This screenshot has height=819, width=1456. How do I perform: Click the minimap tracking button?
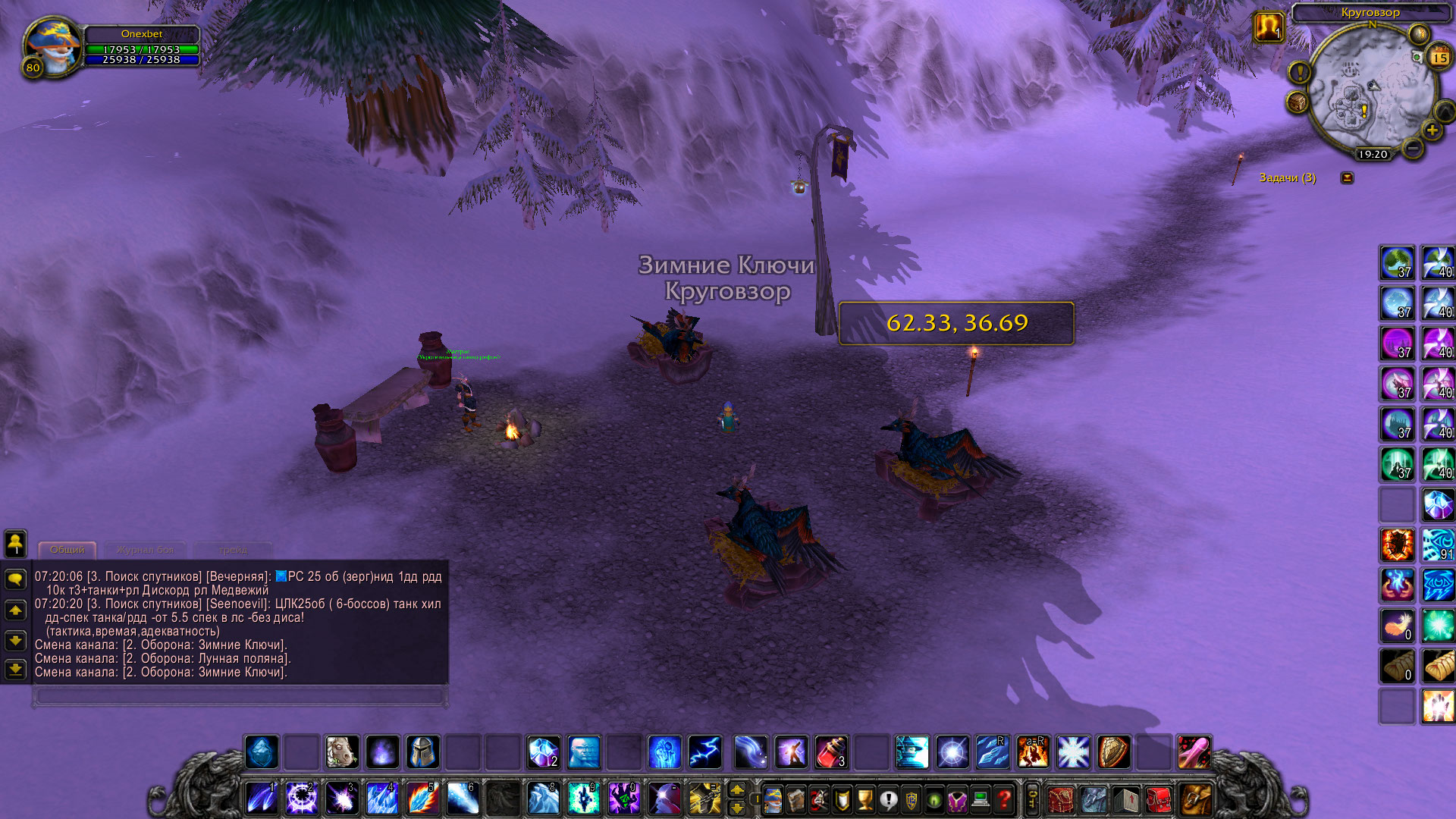(x=1298, y=102)
